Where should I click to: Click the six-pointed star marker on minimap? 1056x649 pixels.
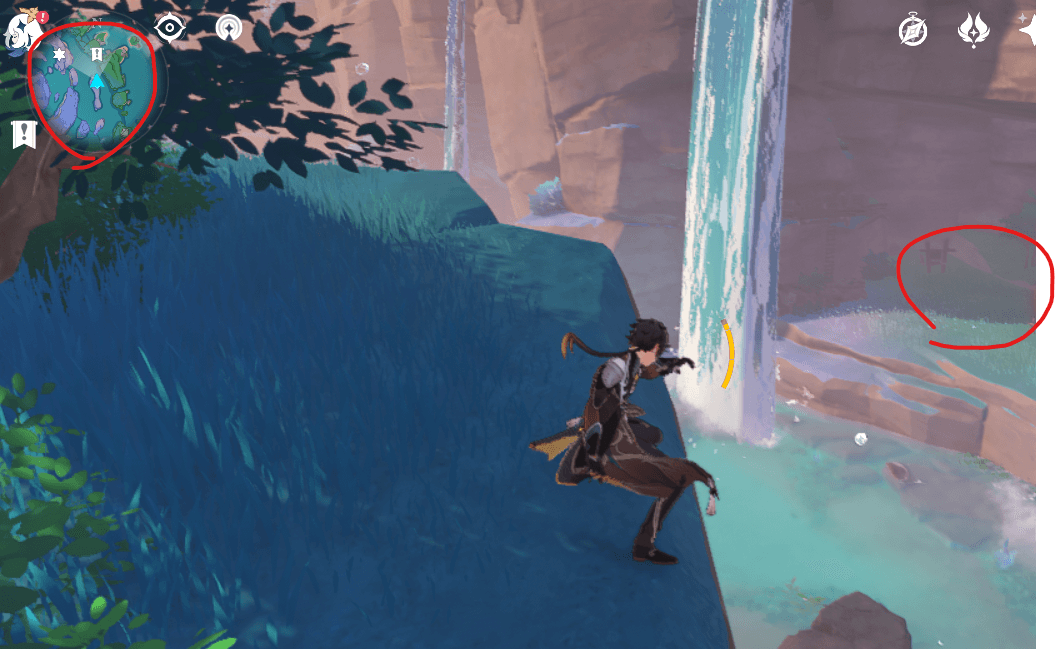[60, 55]
